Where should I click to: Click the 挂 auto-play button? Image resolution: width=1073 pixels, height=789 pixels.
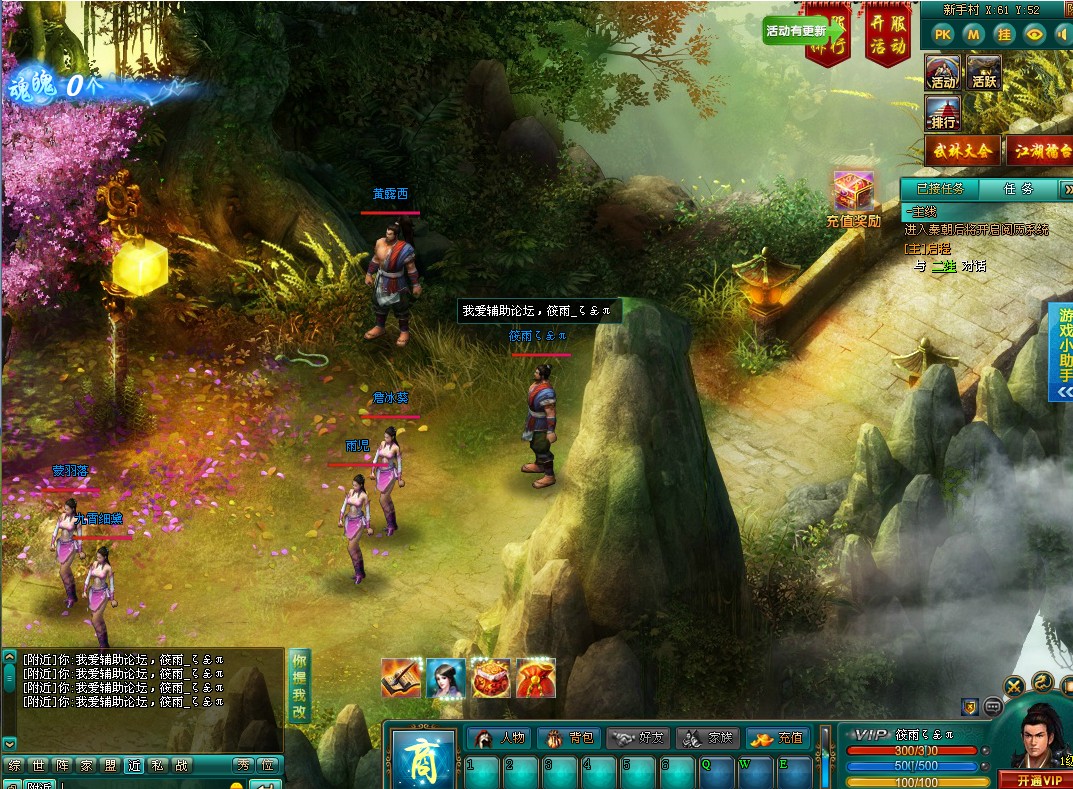point(1004,34)
